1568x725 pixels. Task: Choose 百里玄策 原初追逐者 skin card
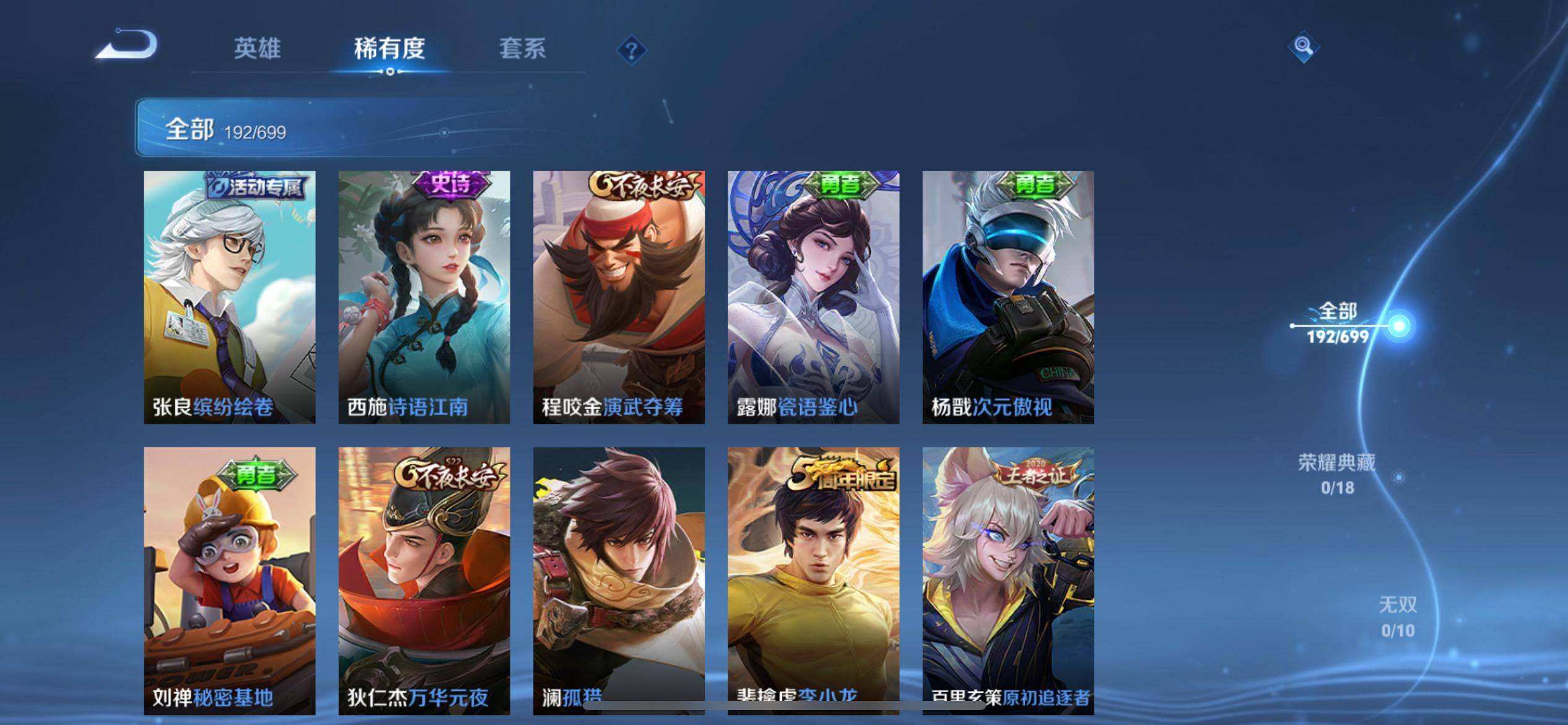pyautogui.click(x=1008, y=580)
